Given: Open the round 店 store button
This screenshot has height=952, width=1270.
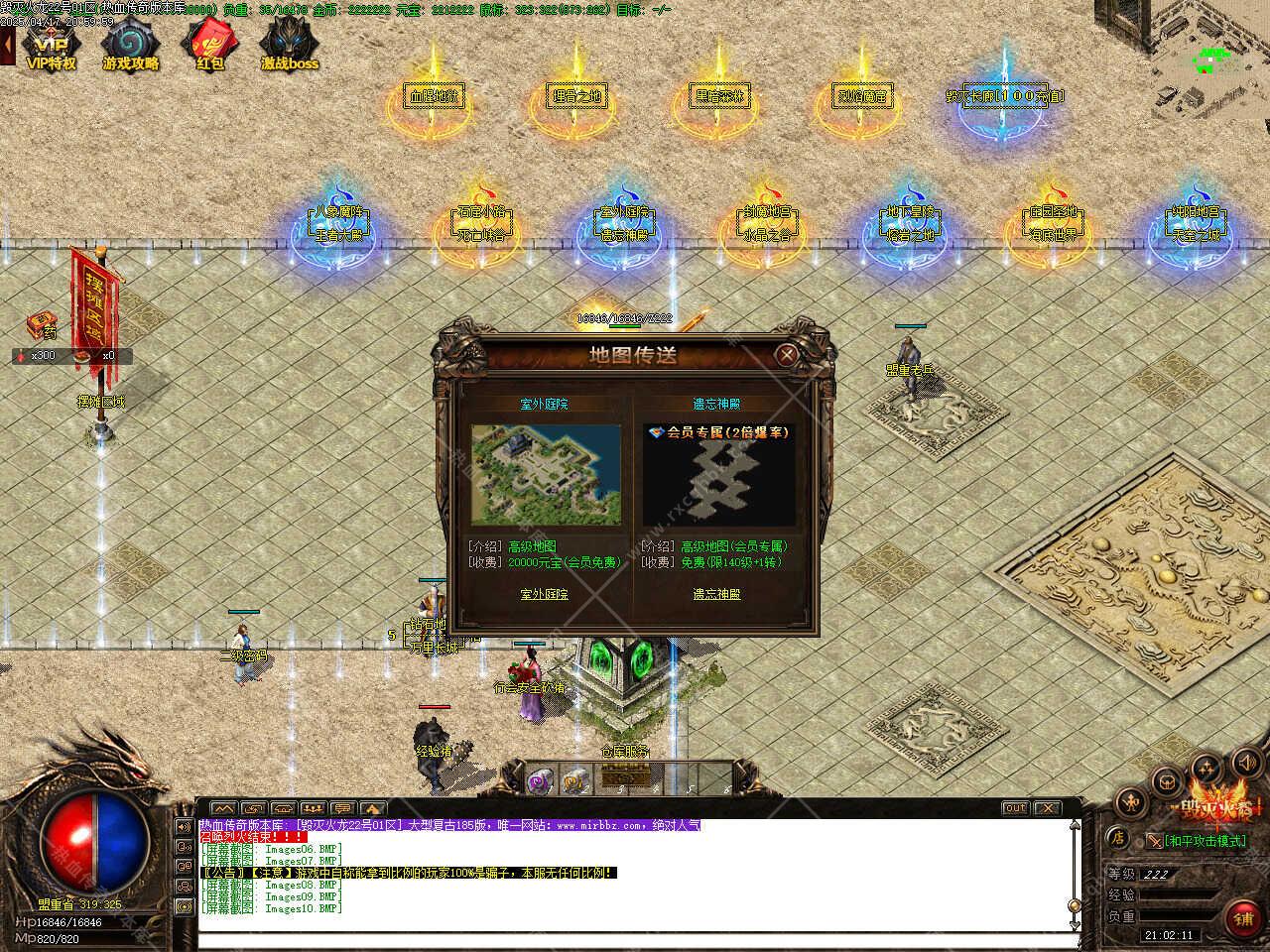Looking at the screenshot, I should tap(1117, 838).
